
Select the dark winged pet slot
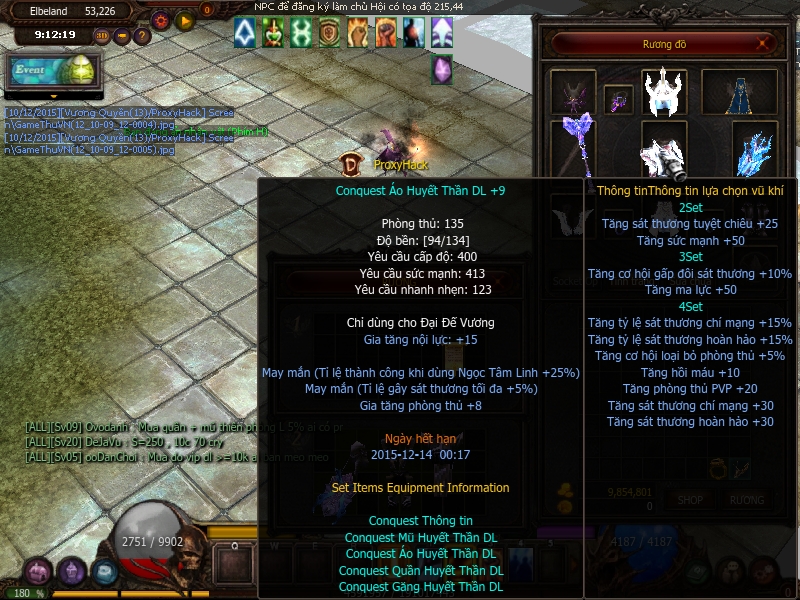click(x=573, y=92)
